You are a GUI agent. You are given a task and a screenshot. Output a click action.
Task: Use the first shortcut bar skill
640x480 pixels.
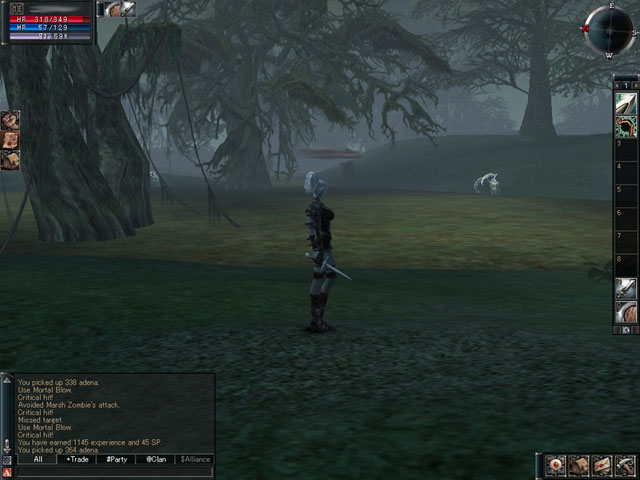point(626,104)
